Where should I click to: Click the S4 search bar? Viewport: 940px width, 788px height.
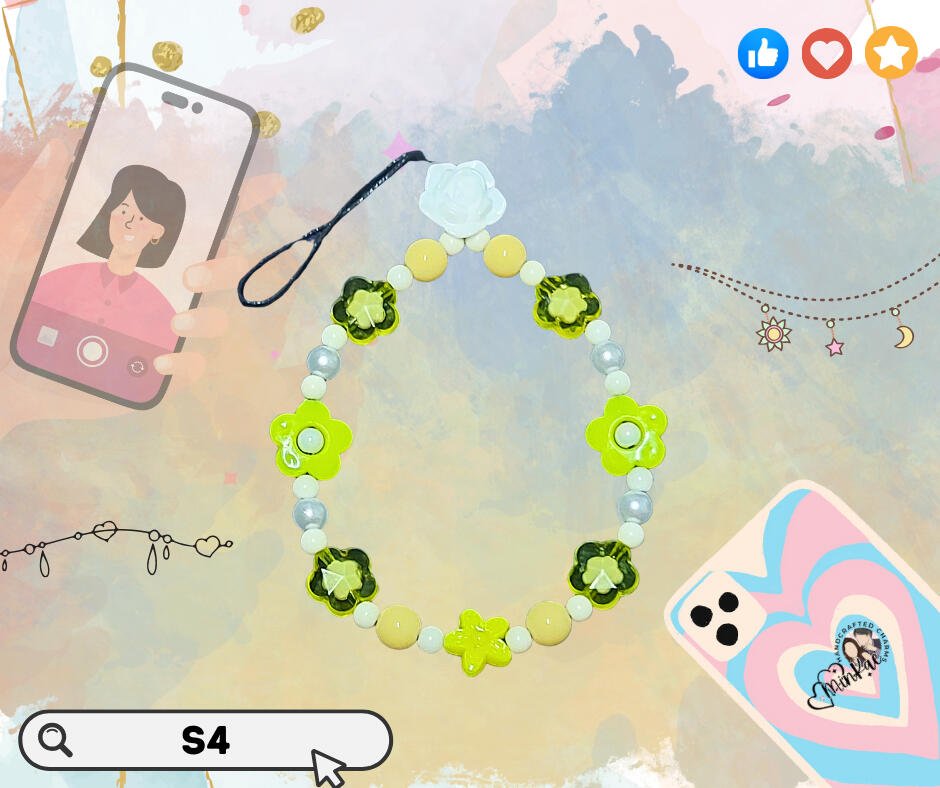[206, 741]
